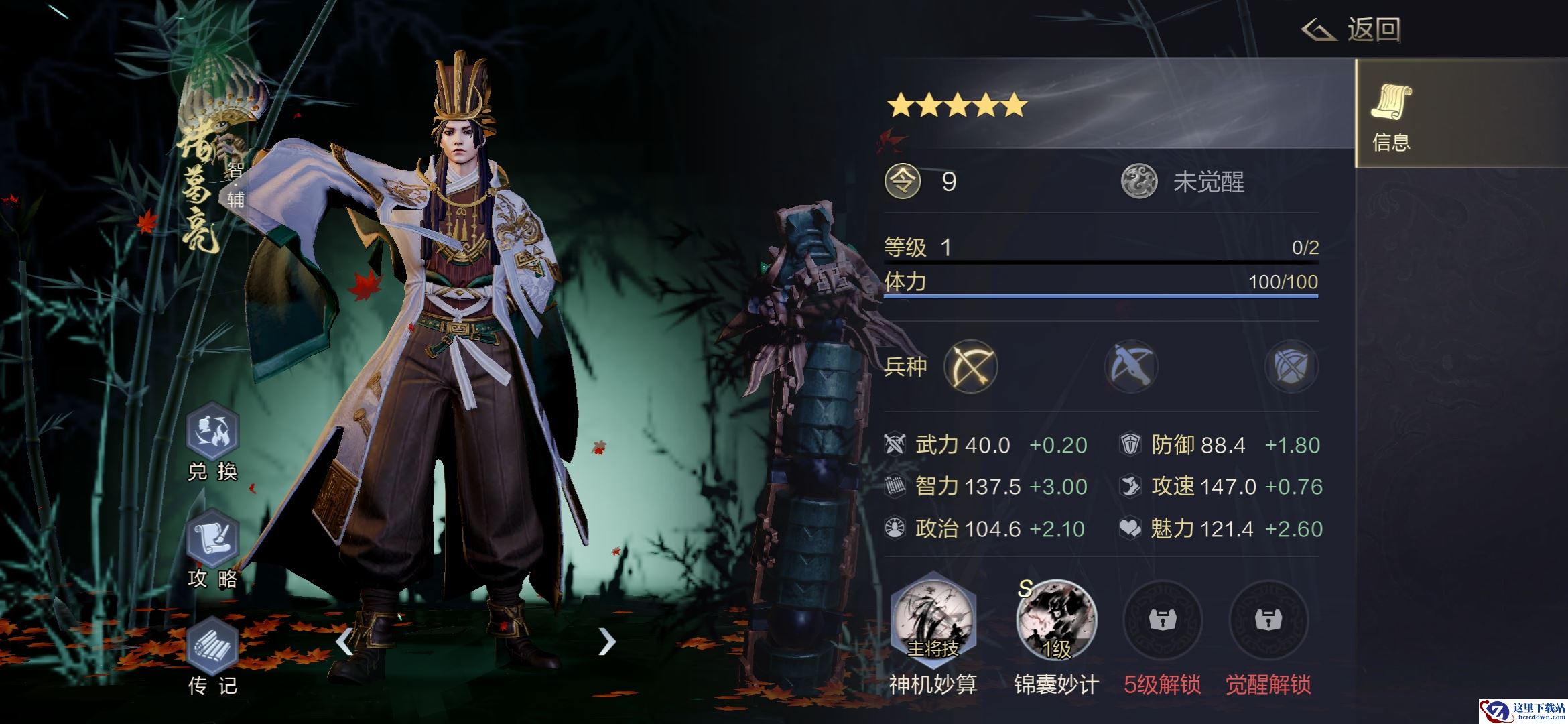Open the 未觉醒 awakening status icon
The height and width of the screenshot is (724, 1568).
point(1139,182)
